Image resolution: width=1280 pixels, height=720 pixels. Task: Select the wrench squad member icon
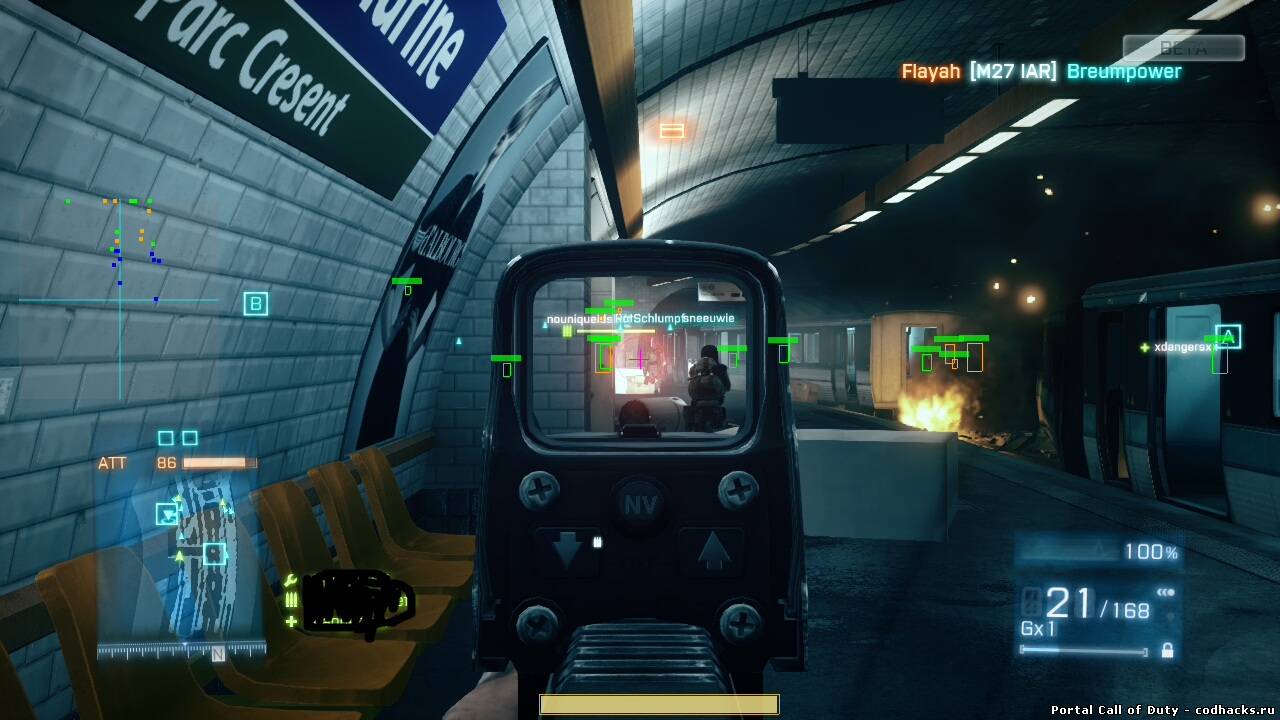[291, 580]
